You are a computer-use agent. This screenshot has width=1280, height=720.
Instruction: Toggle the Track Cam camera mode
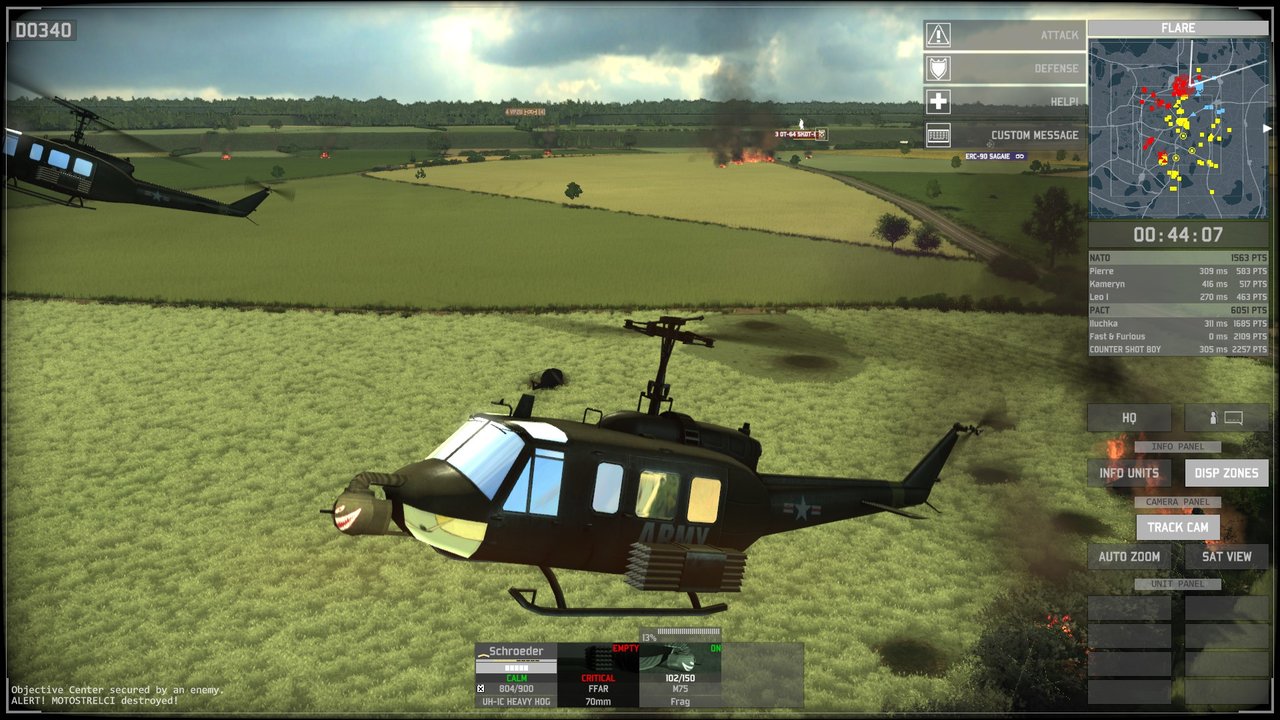[1177, 527]
